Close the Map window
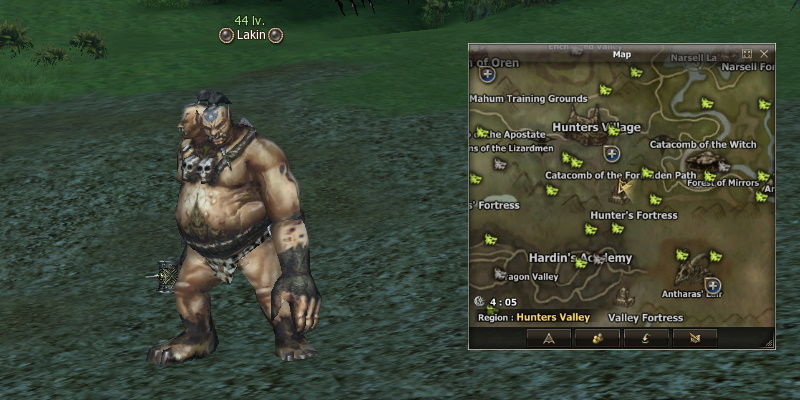Screen dimensions: 800x400 764,53
